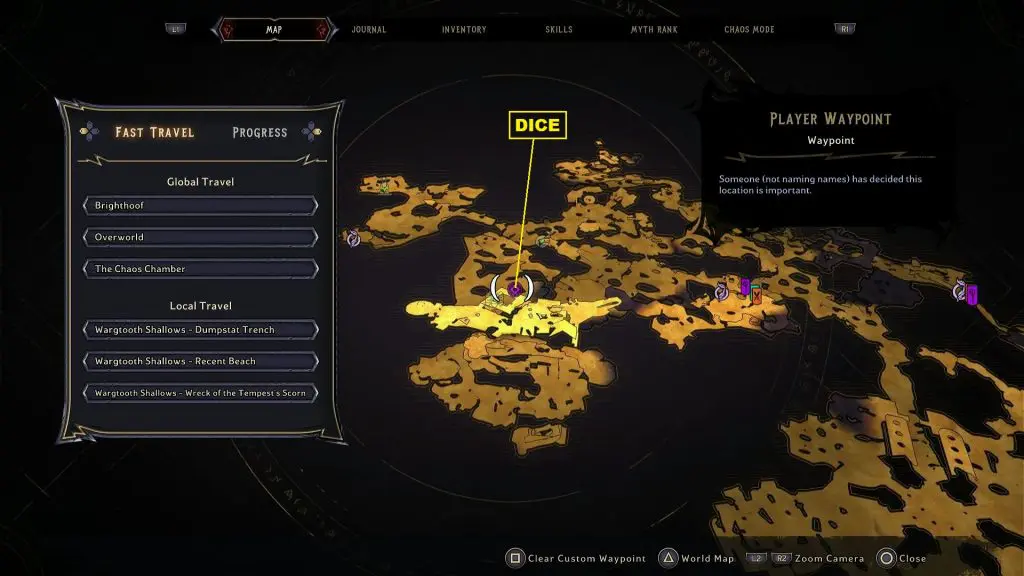Switch to the Progress panel tab
The image size is (1024, 576).
259,132
